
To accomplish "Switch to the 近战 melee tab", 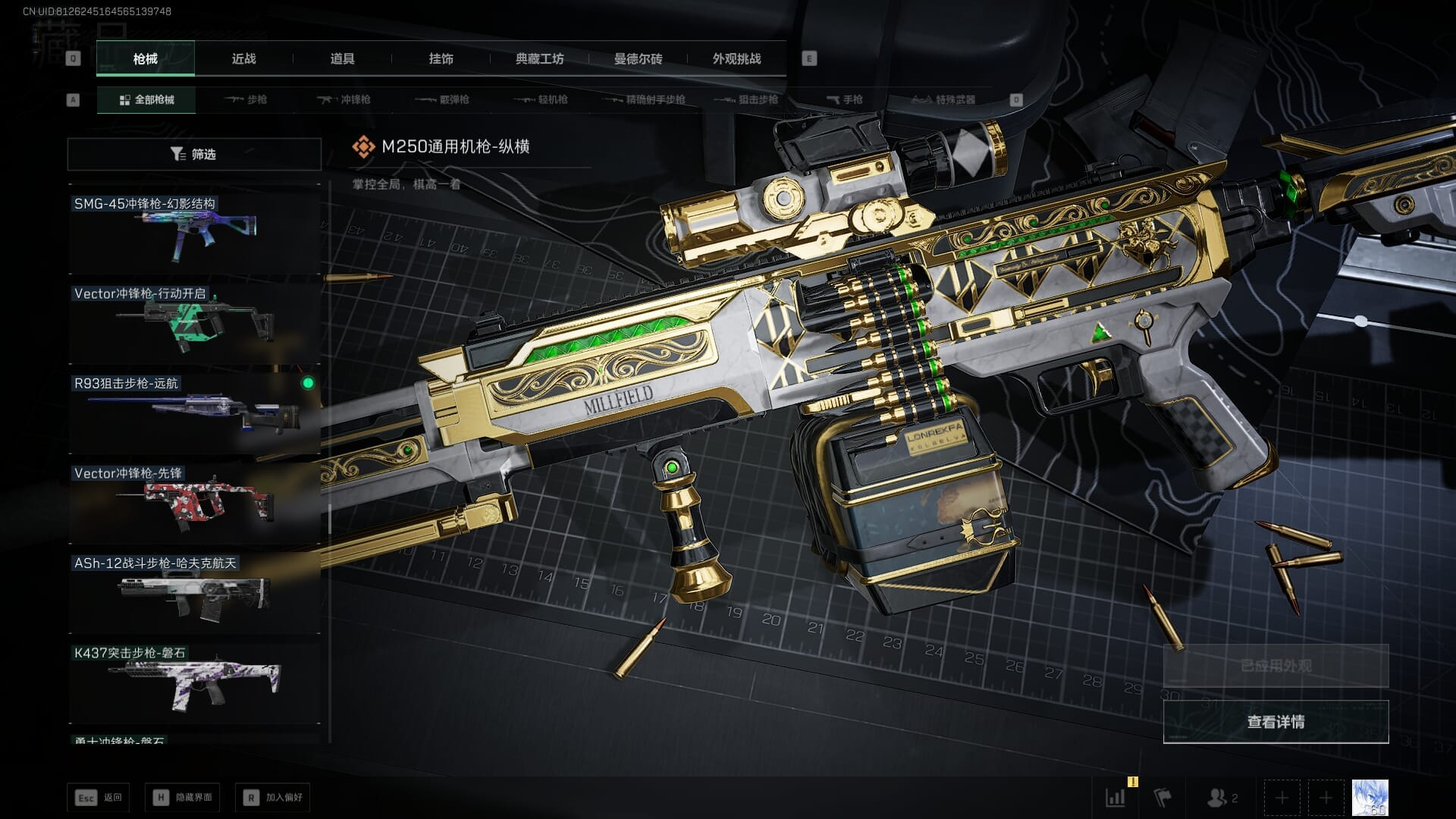I will click(x=243, y=58).
